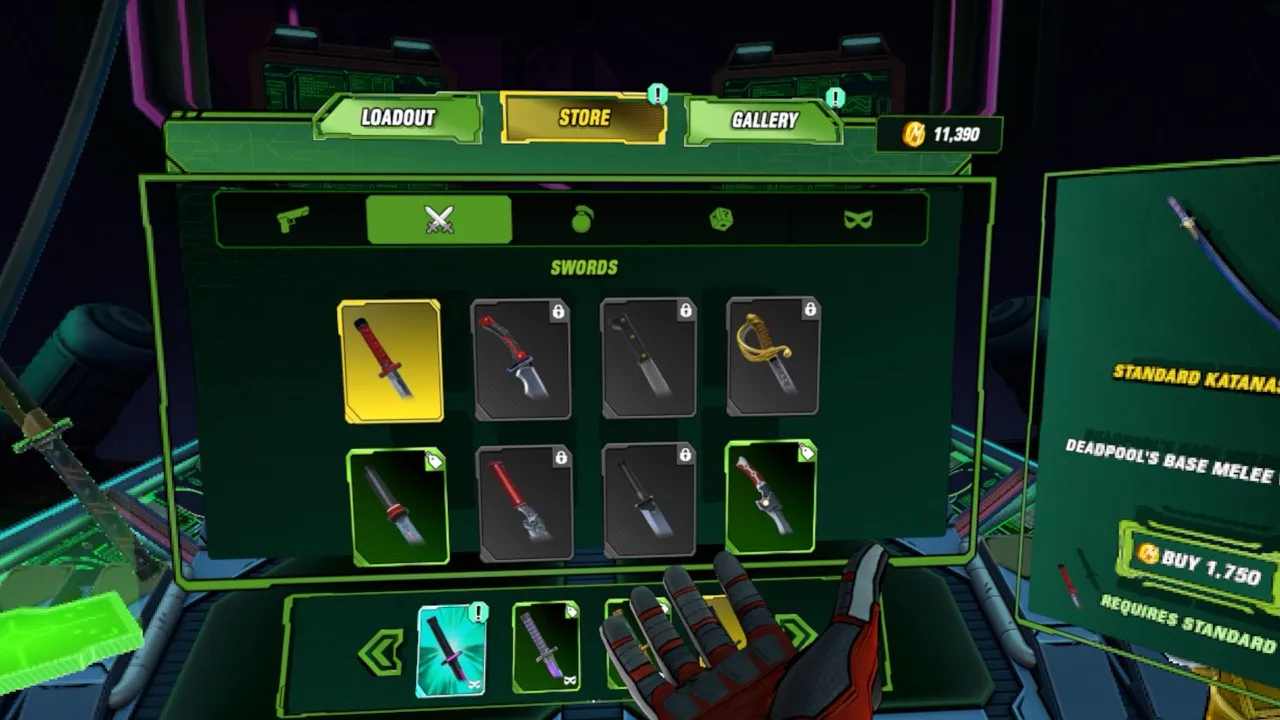Pick the locked dark dagger sword
Screen dimensions: 1280x720
pyautogui.click(x=649, y=499)
